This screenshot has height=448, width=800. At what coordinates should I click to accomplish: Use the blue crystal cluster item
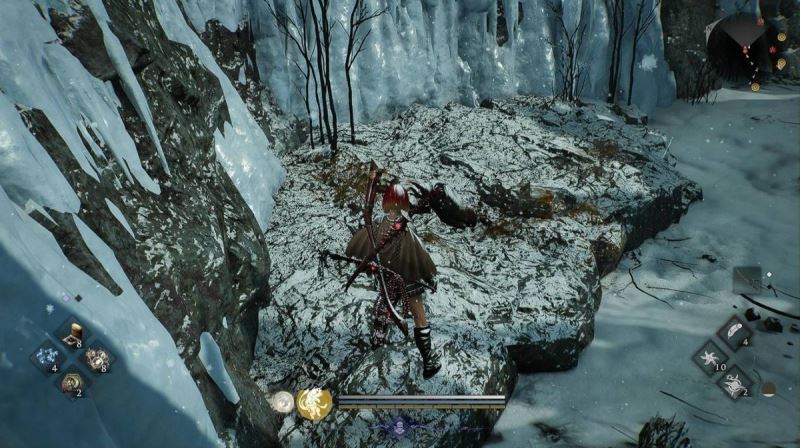click(47, 357)
